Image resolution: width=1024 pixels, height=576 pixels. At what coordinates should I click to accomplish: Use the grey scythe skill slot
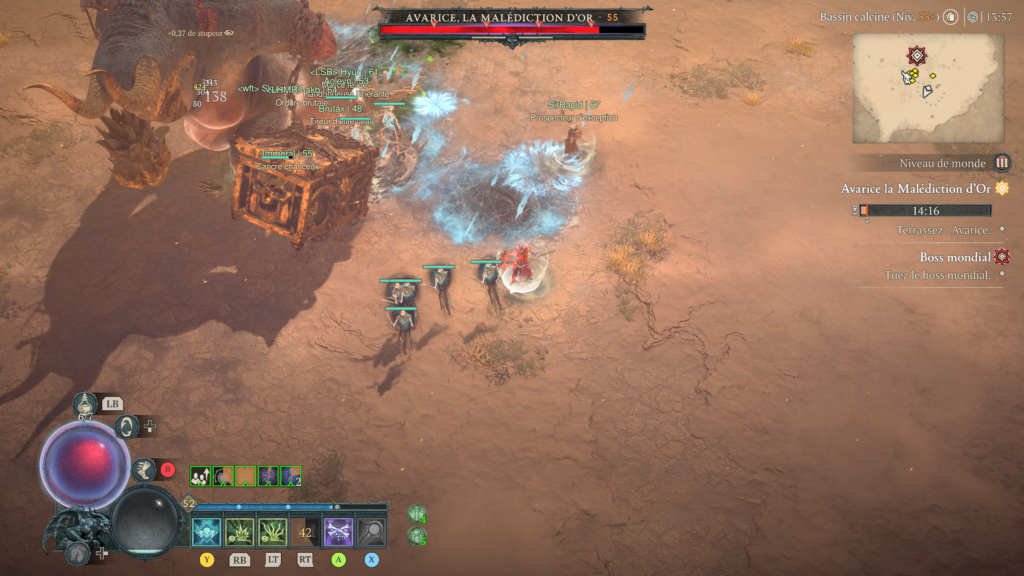click(372, 532)
